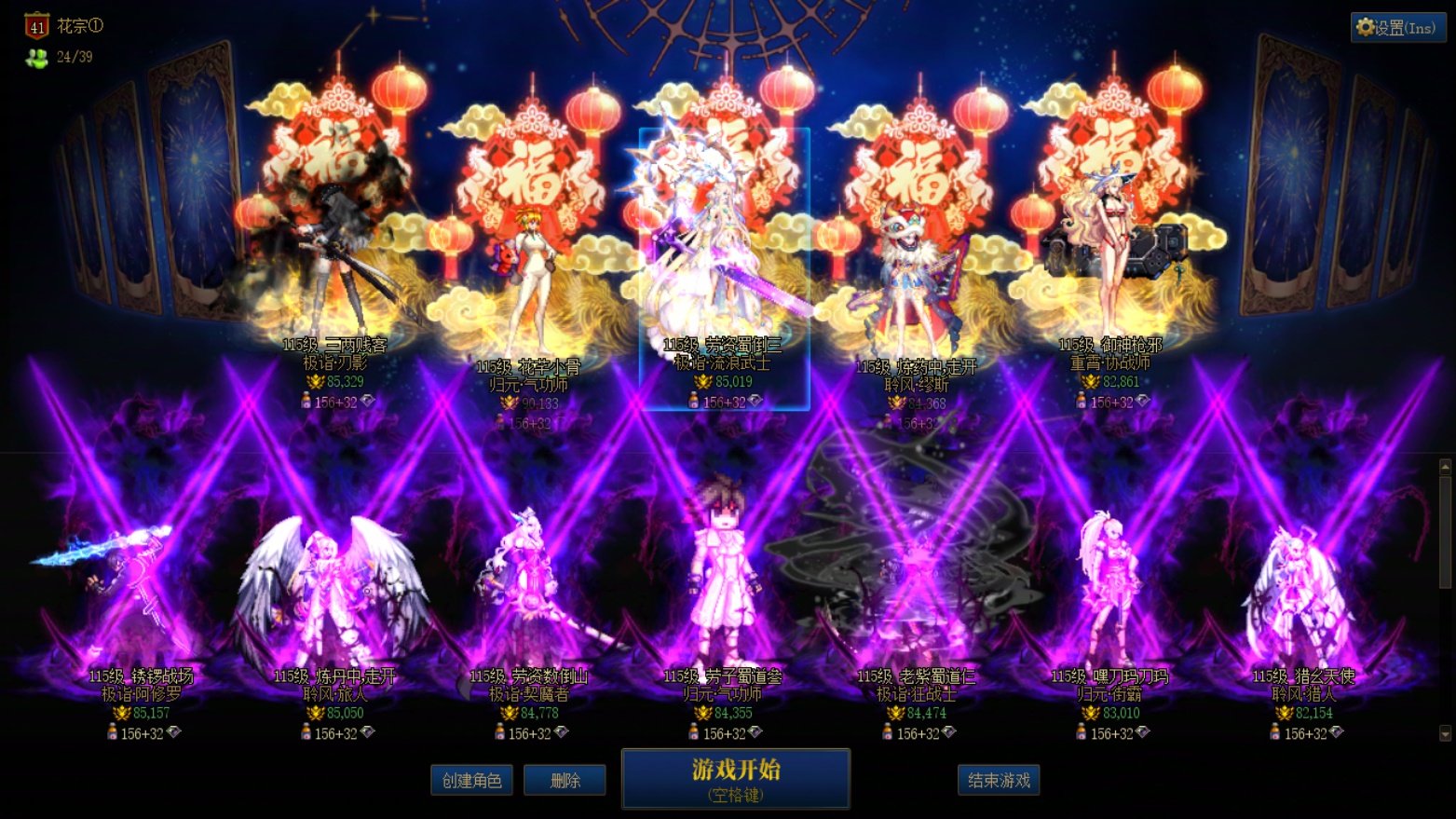Click the fatigue potion icon under 御神枪邪
Image resolution: width=1456 pixels, height=819 pixels.
tap(1080, 399)
